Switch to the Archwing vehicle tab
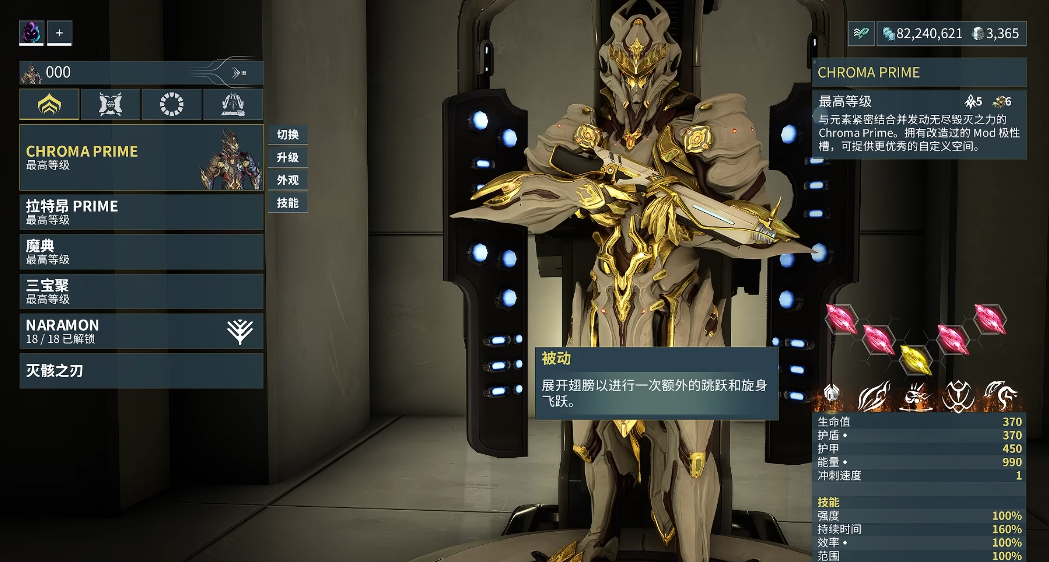Screen dimensions: 1049x562 [233, 104]
